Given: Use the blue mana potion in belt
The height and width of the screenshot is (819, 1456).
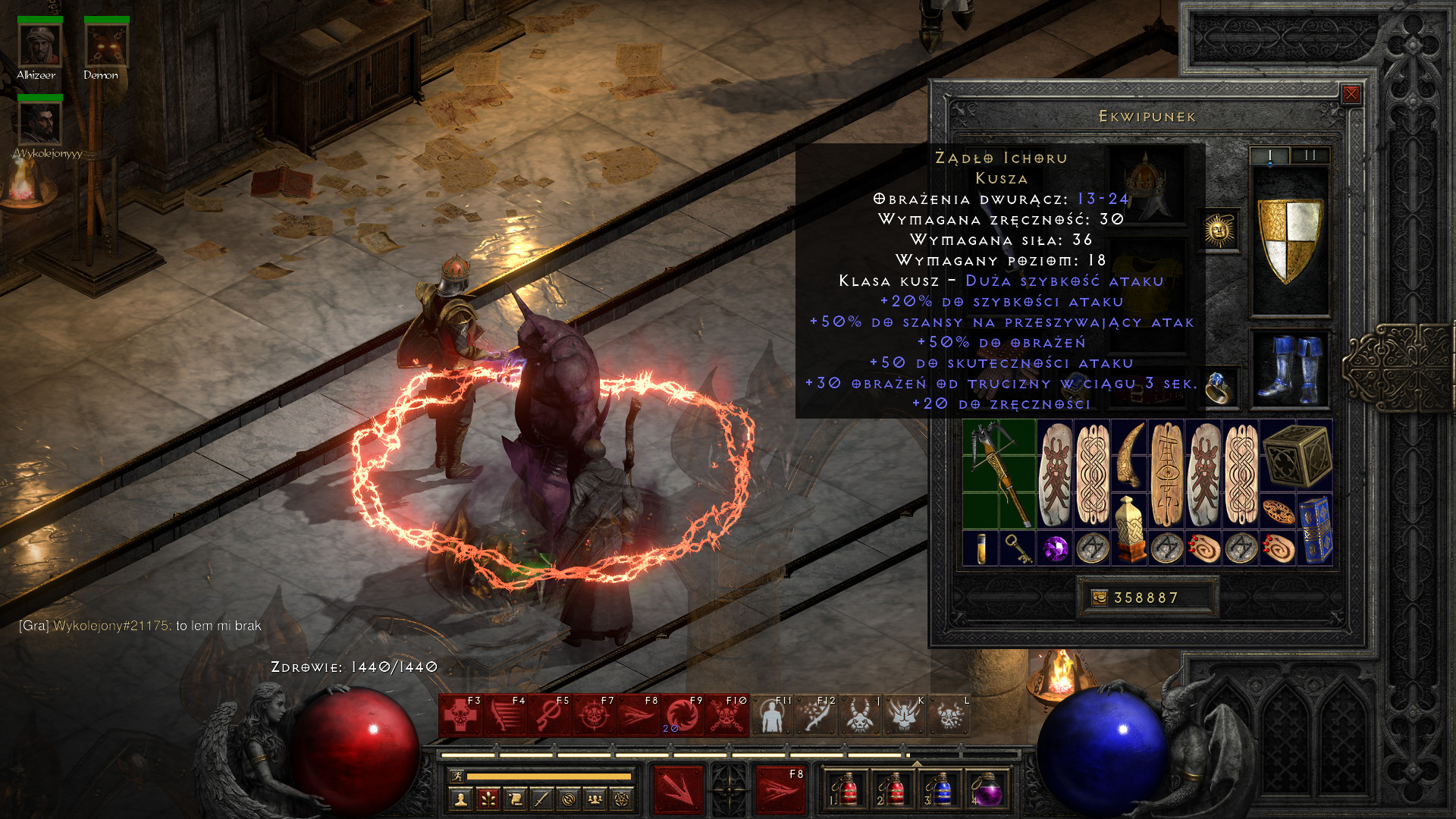Looking at the screenshot, I should coord(940,790).
